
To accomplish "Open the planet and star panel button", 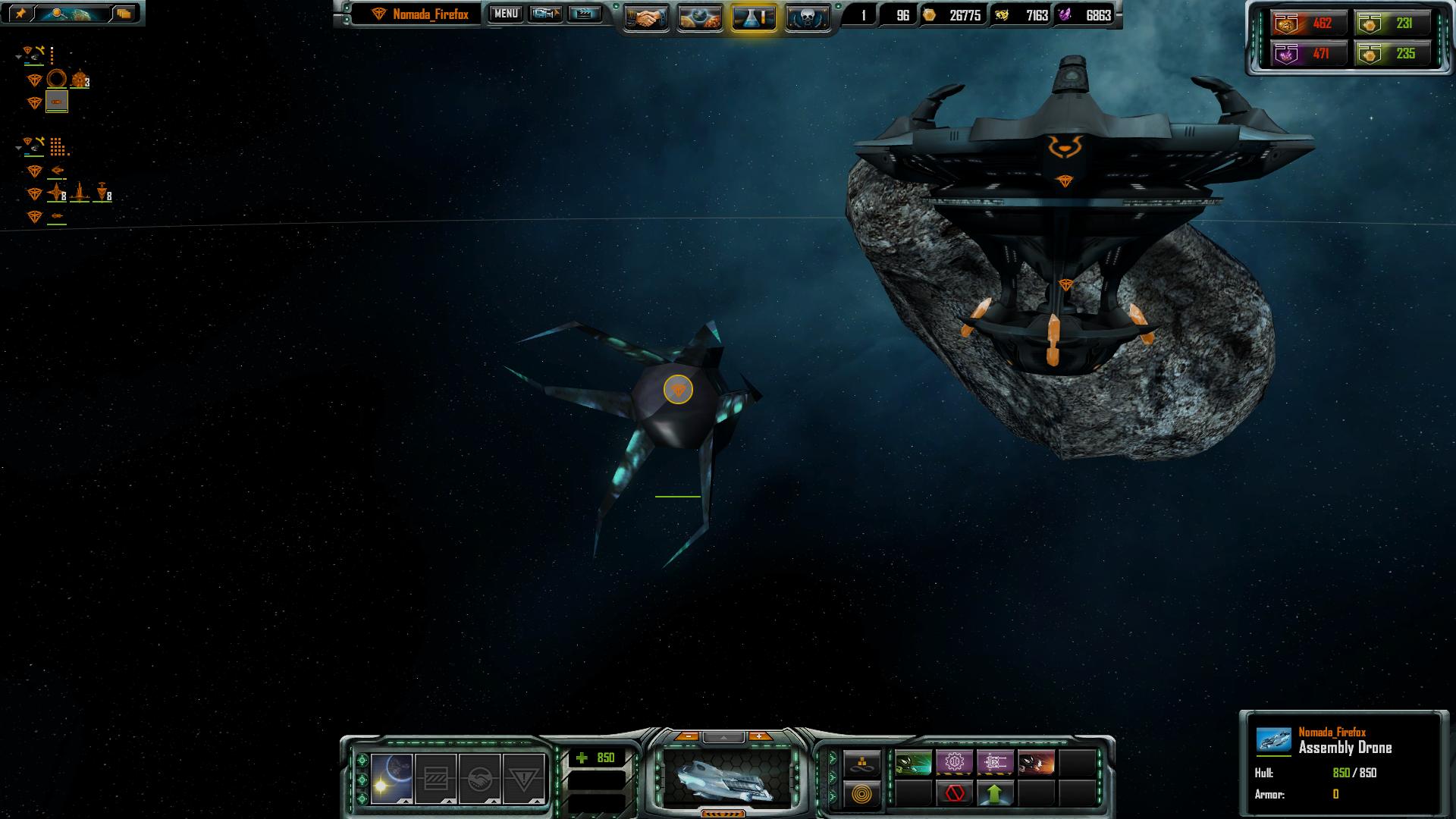I will pos(392,779).
